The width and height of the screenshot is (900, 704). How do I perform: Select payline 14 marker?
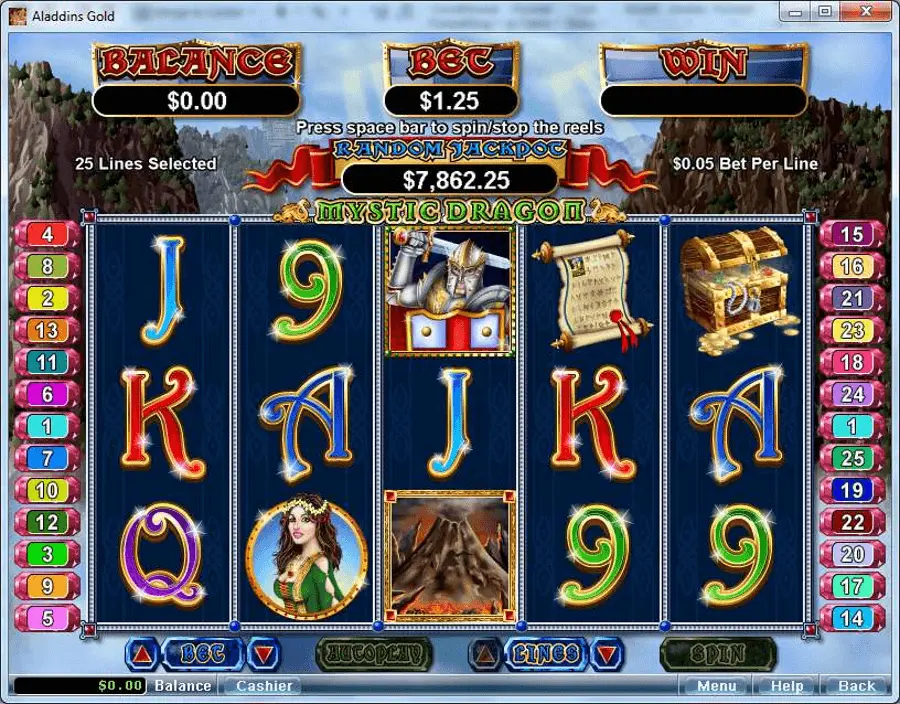(x=851, y=618)
